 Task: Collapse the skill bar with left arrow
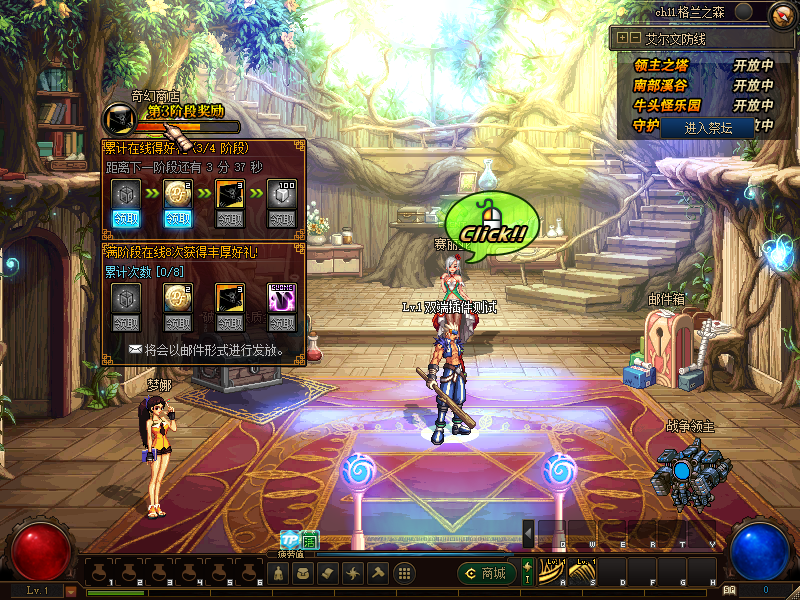(x=529, y=535)
